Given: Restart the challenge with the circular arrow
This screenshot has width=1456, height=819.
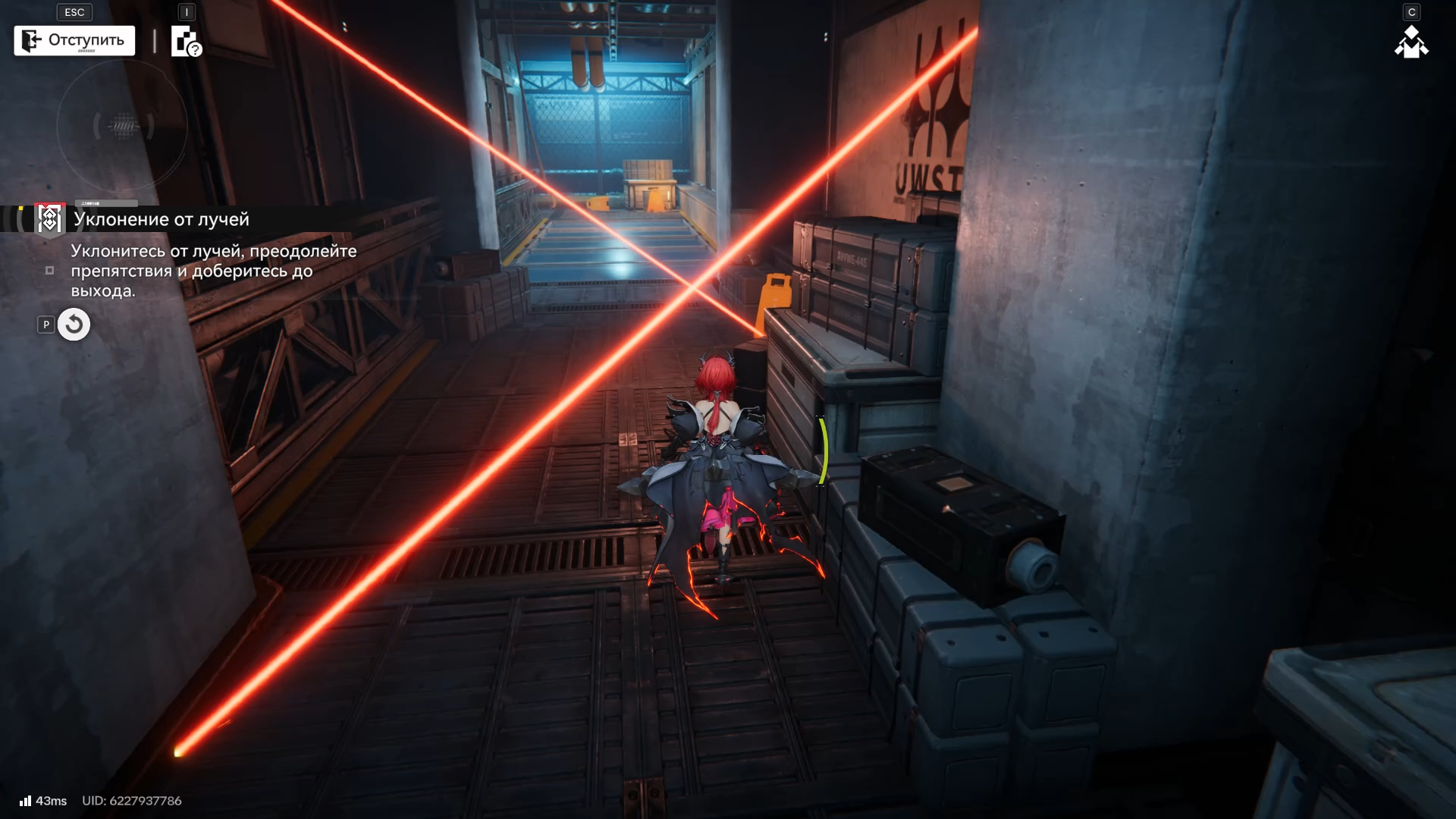Looking at the screenshot, I should (x=74, y=325).
